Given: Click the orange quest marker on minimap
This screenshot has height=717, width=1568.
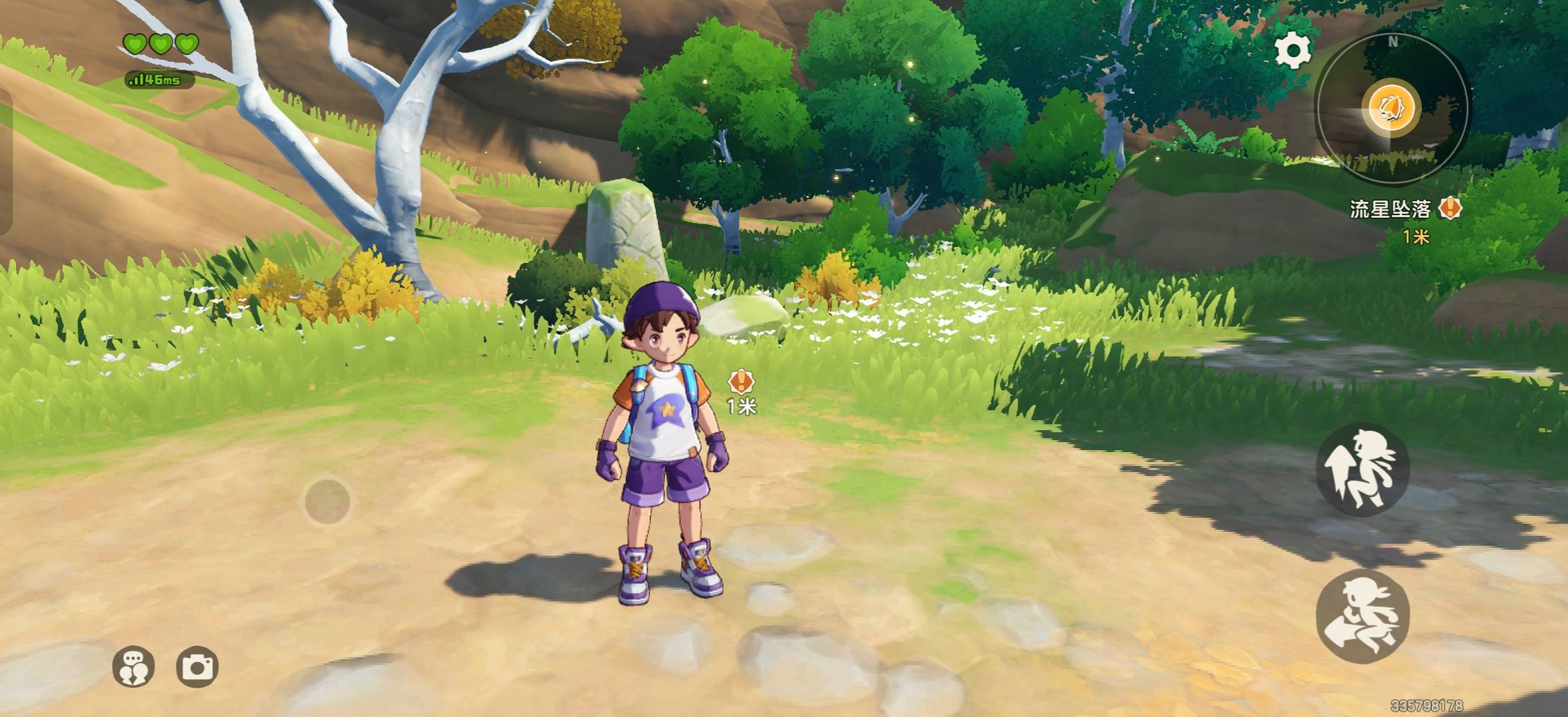Looking at the screenshot, I should [1391, 108].
